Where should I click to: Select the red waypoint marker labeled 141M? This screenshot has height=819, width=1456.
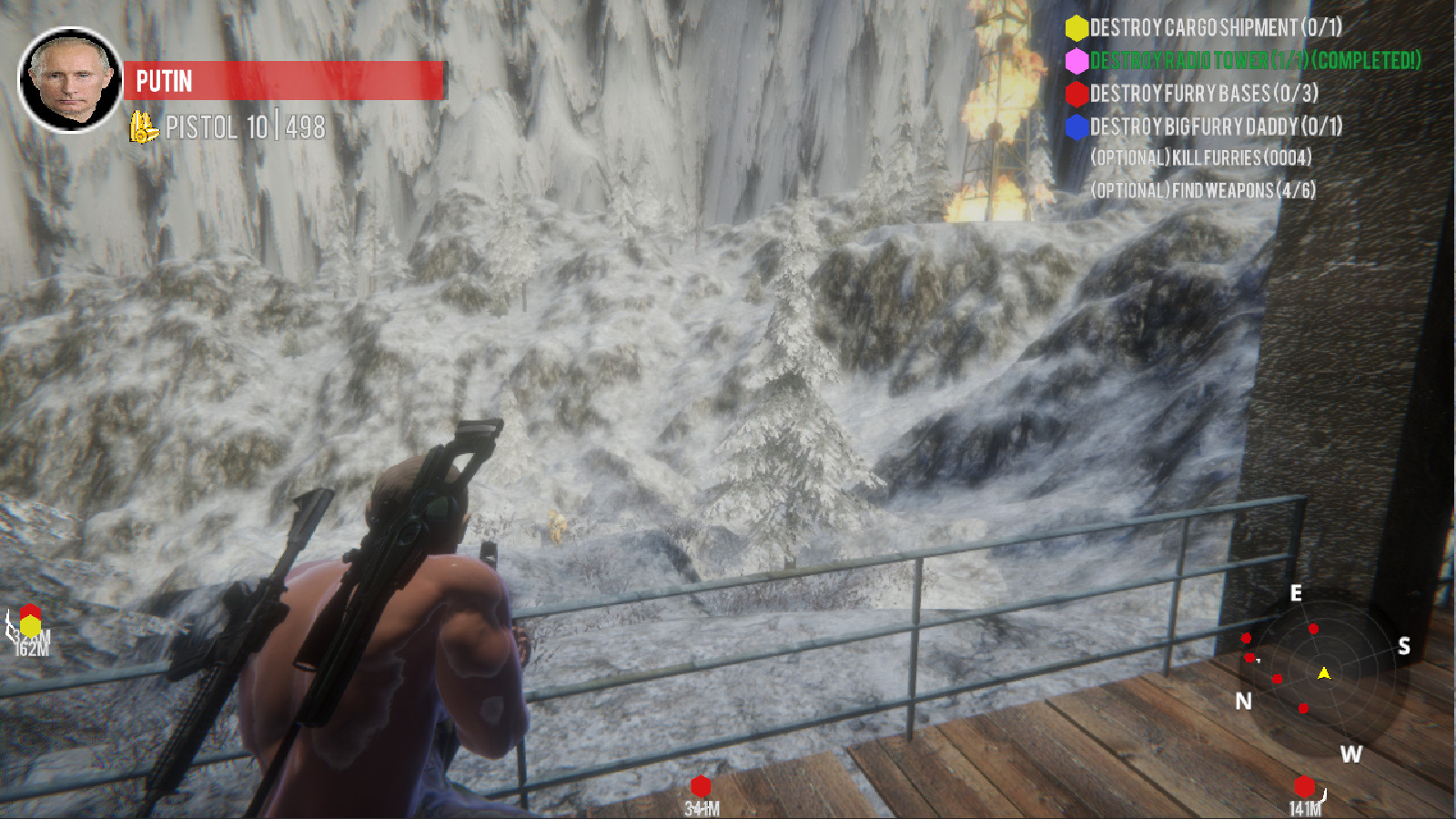(x=1305, y=786)
